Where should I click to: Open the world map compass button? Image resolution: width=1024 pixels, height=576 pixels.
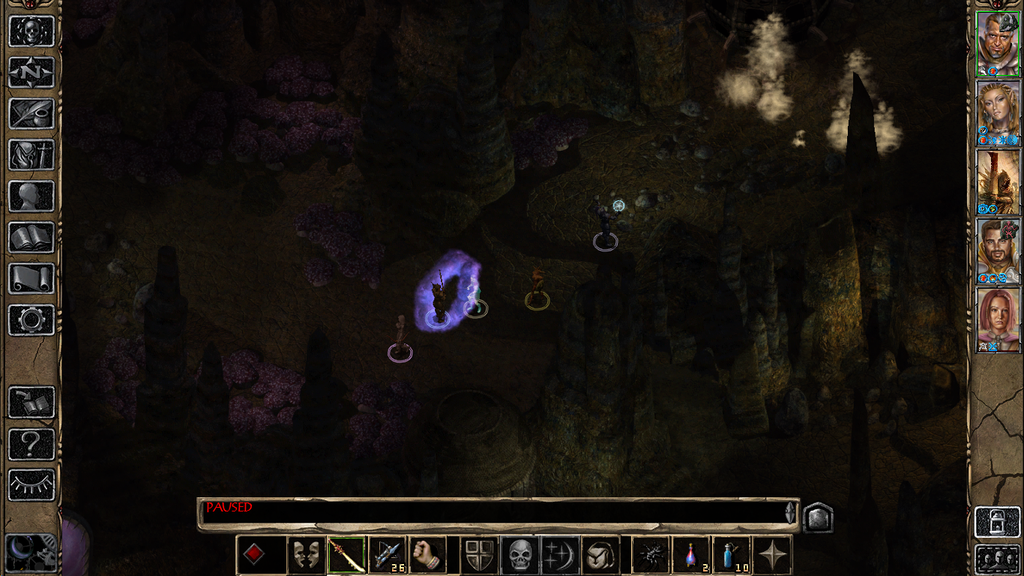[x=31, y=72]
